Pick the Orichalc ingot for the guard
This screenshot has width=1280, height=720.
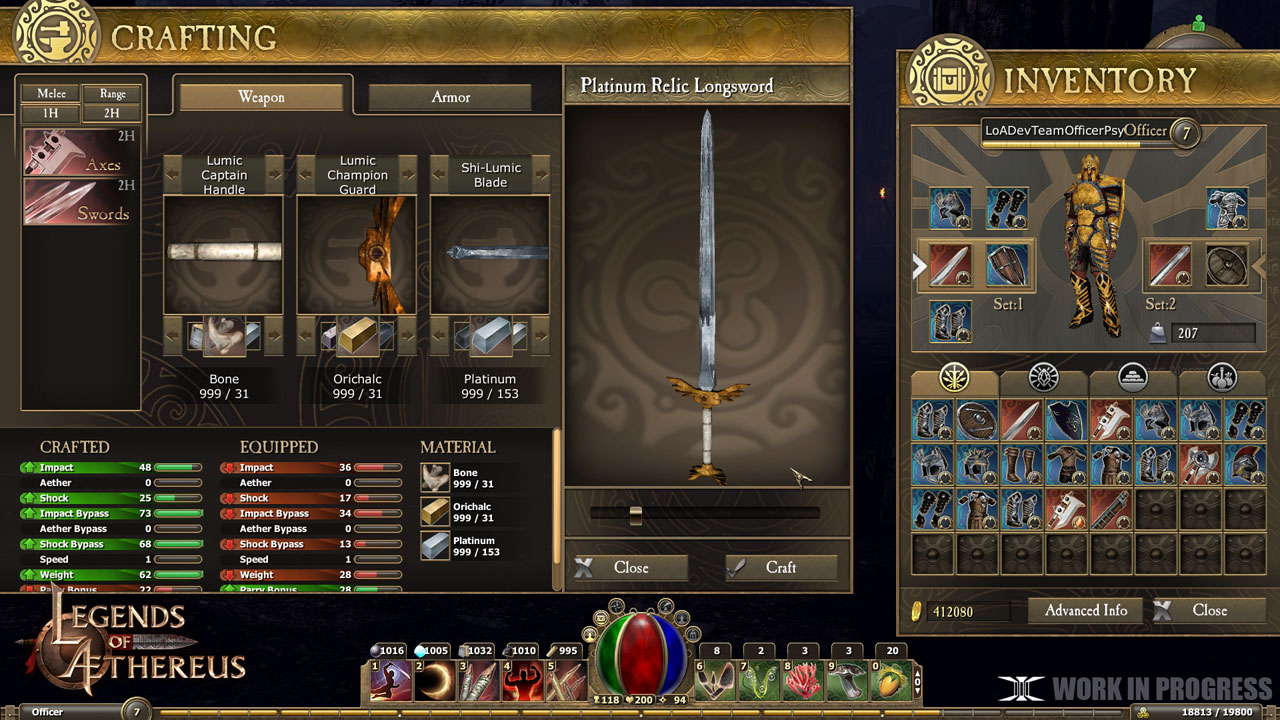click(357, 338)
